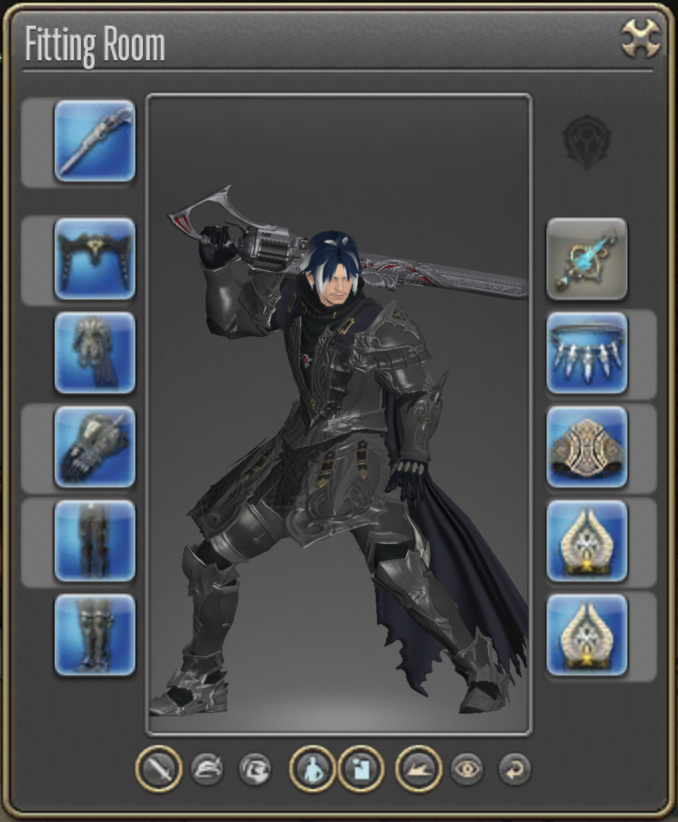The height and width of the screenshot is (822, 678).
Task: Select the gunblade weapon slot
Action: [x=95, y=141]
